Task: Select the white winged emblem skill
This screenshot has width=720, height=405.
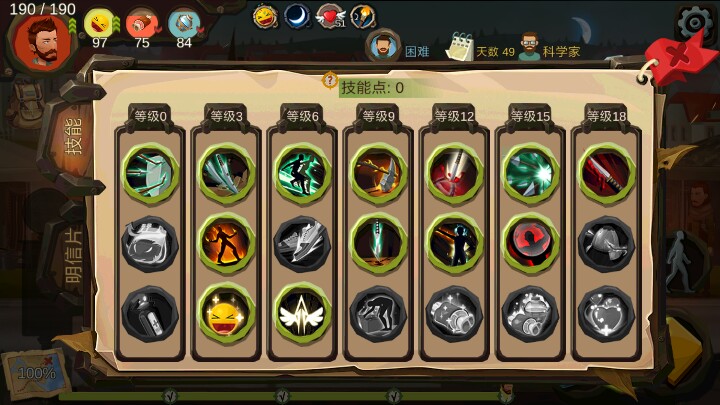Action: 302,313
